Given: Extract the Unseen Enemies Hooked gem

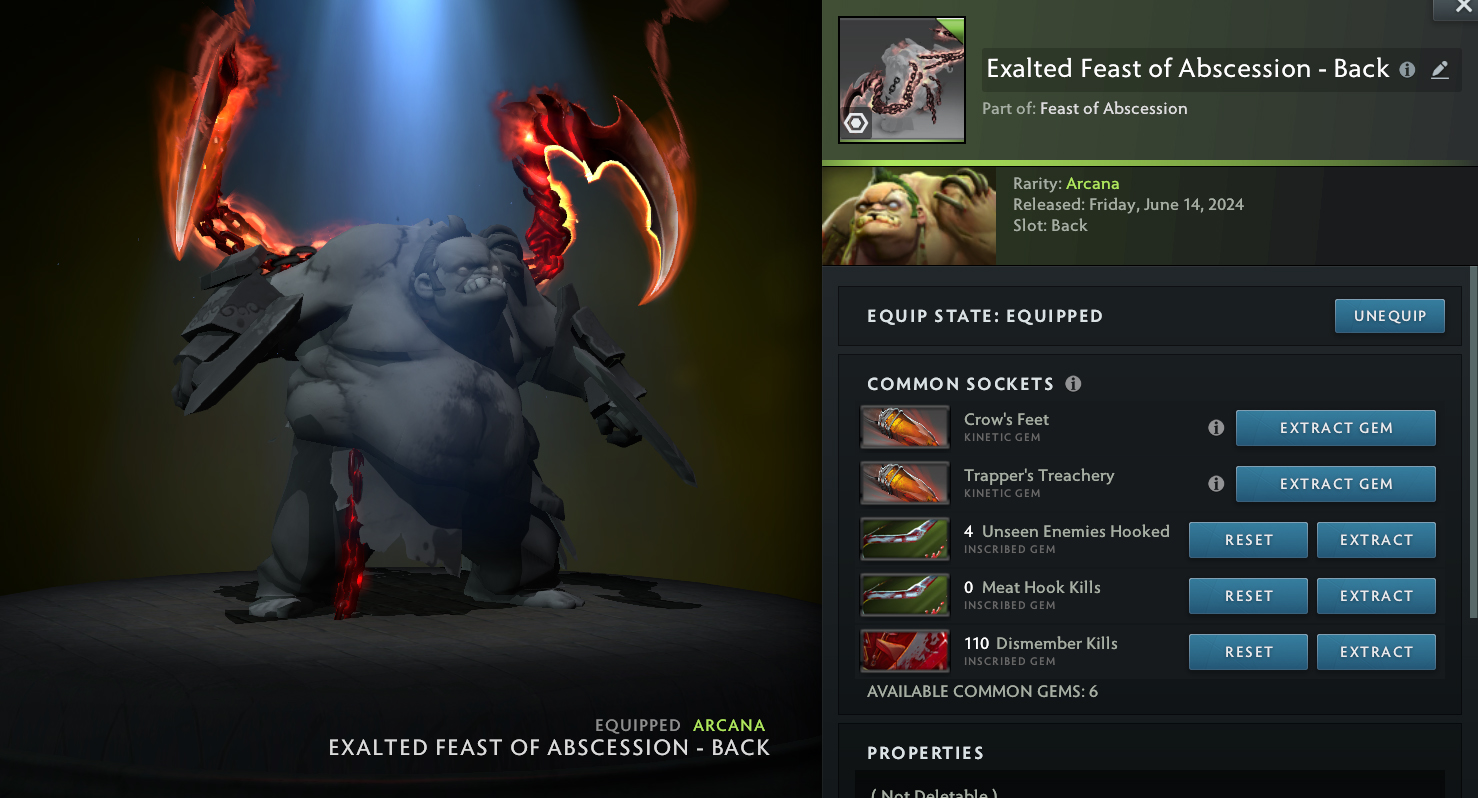Looking at the screenshot, I should (1376, 540).
